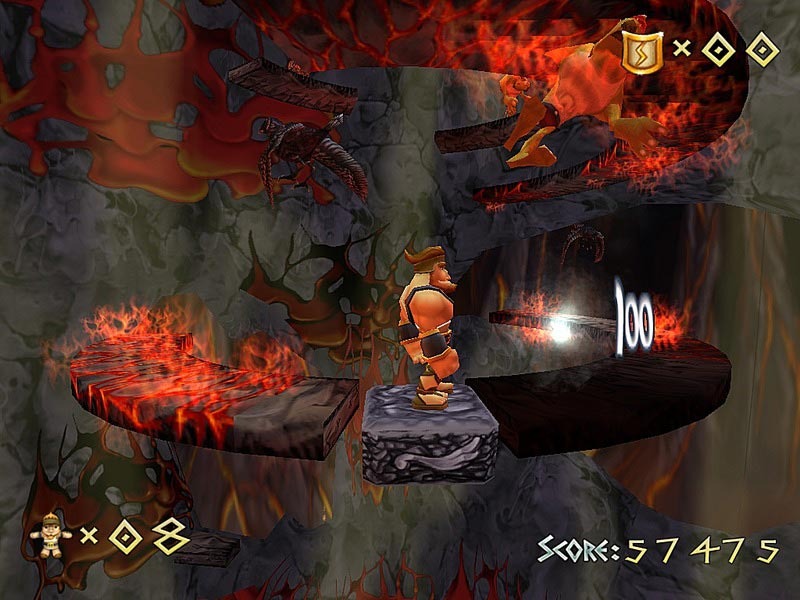This screenshot has height=600, width=800.
Task: Click the golden lightning bolt shield icon
Action: (x=640, y=51)
